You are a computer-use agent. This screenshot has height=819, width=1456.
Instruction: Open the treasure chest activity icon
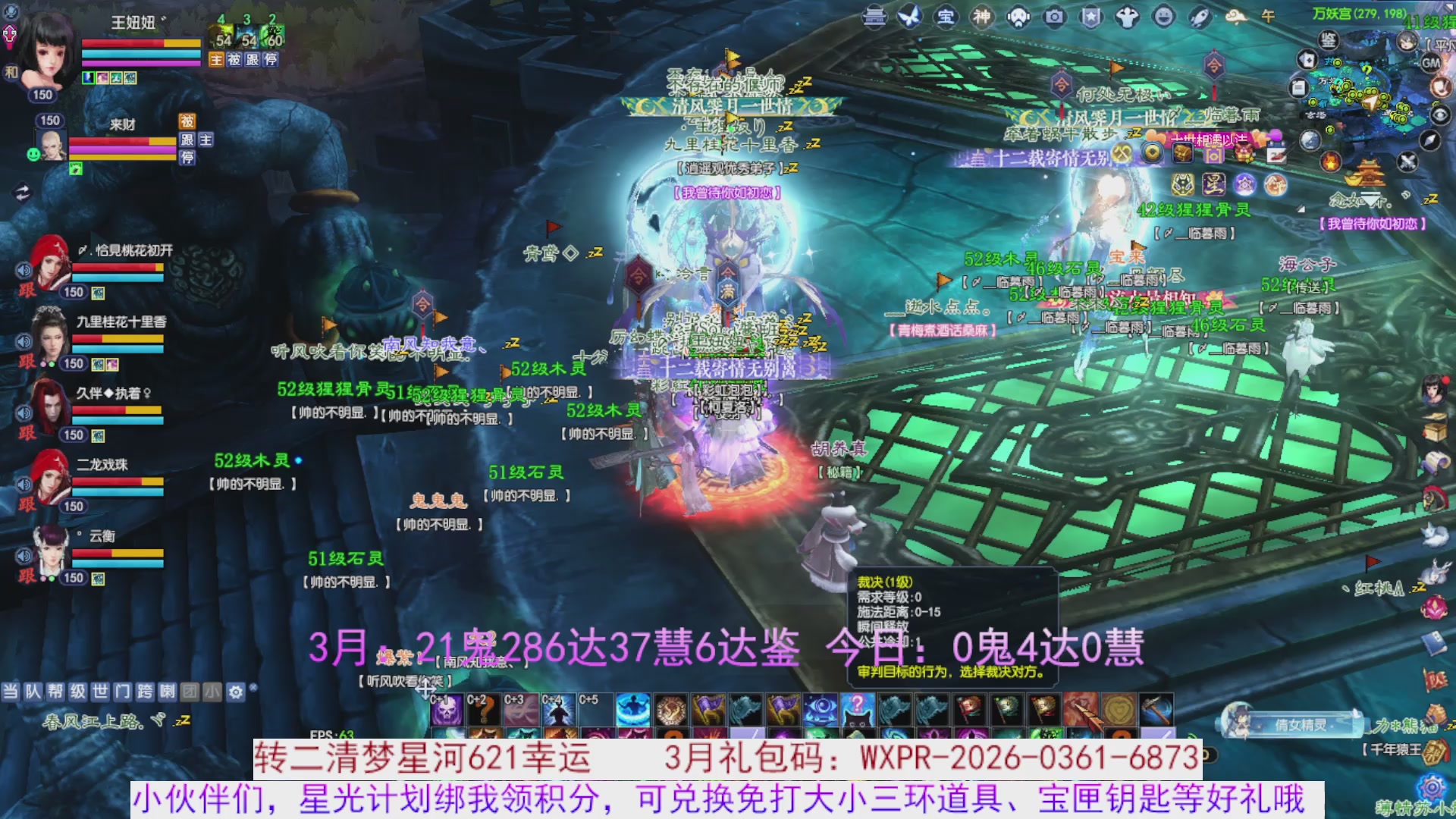tap(1183, 153)
